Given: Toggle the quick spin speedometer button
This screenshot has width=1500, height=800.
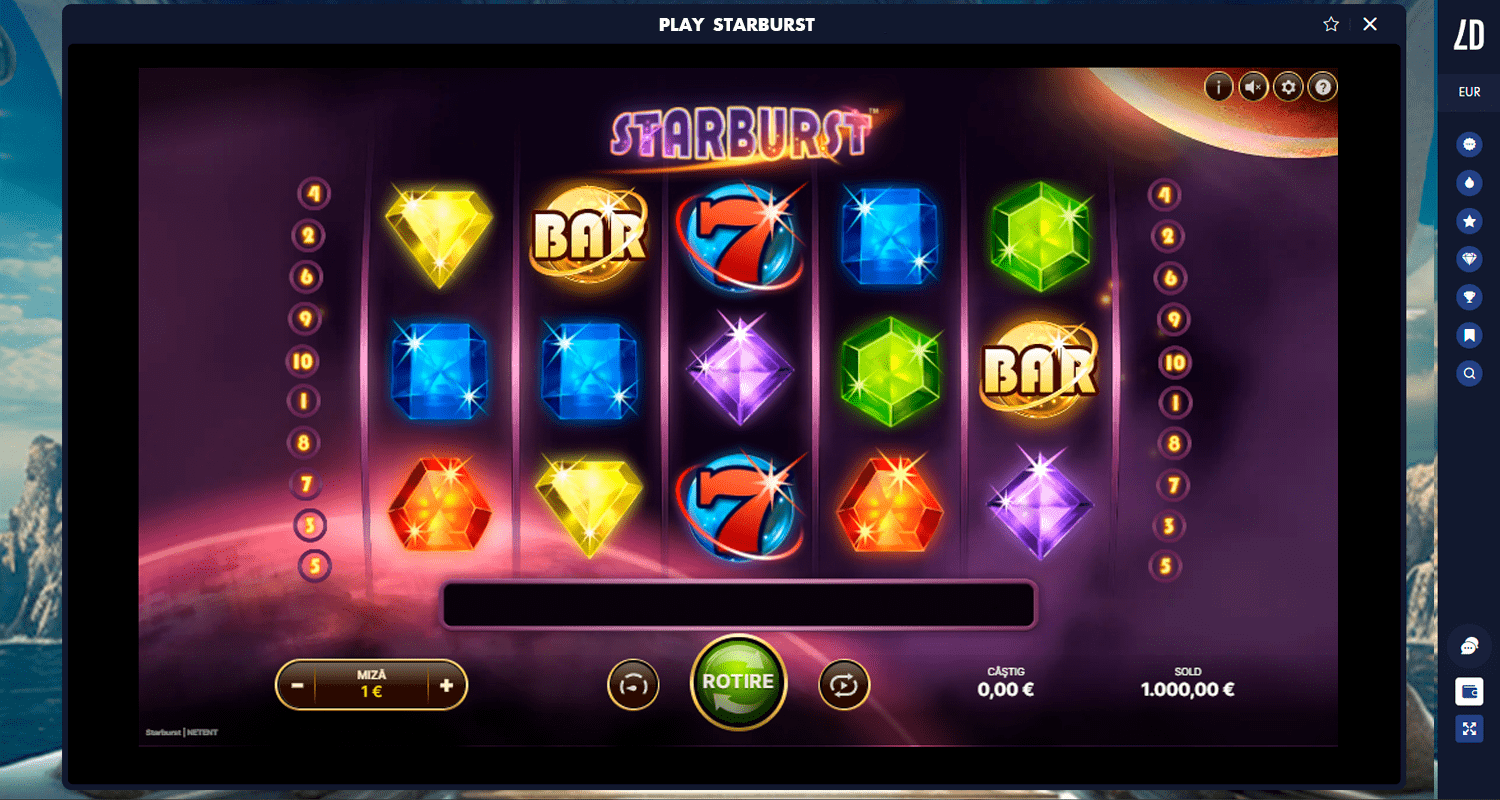Looking at the screenshot, I should click(x=633, y=685).
